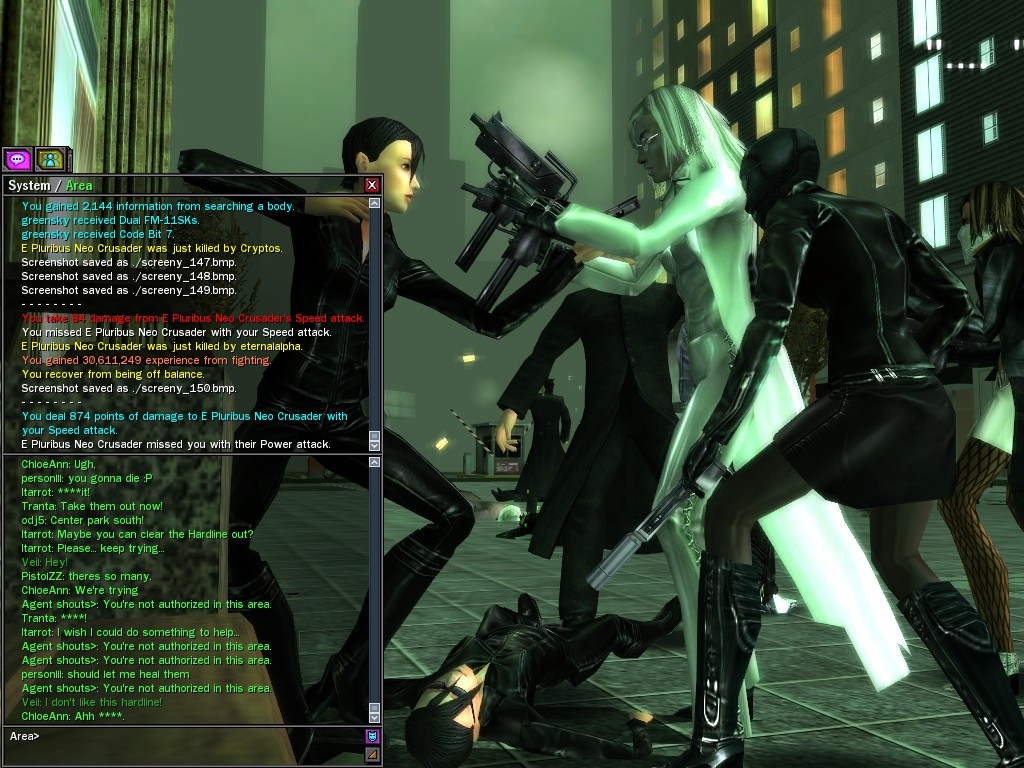Open the purple face emote button

point(372,736)
